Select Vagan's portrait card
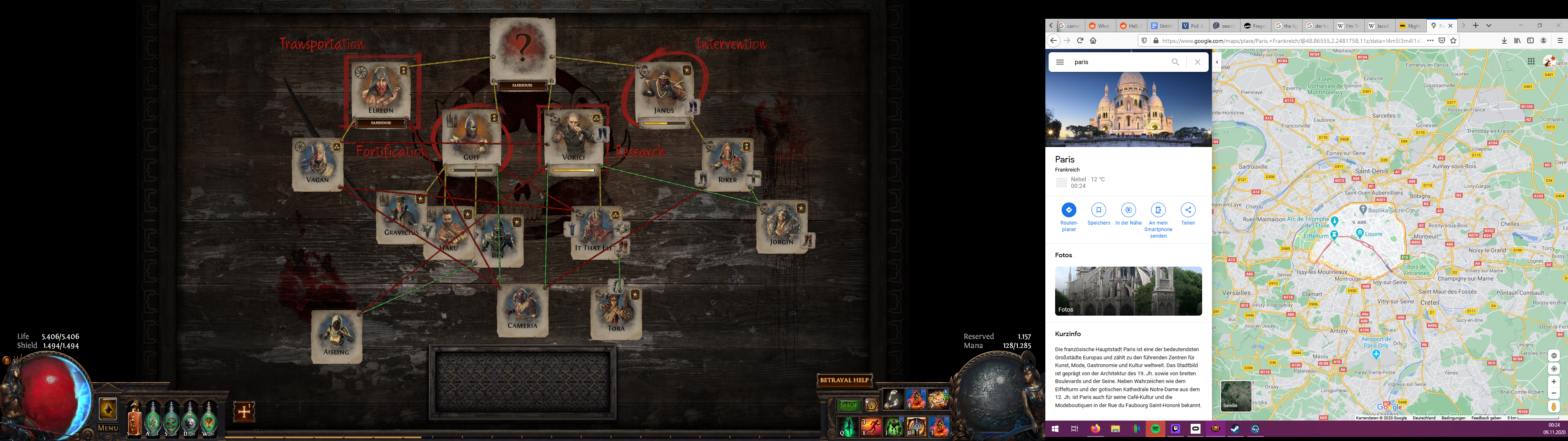This screenshot has height=441, width=1568. (317, 163)
